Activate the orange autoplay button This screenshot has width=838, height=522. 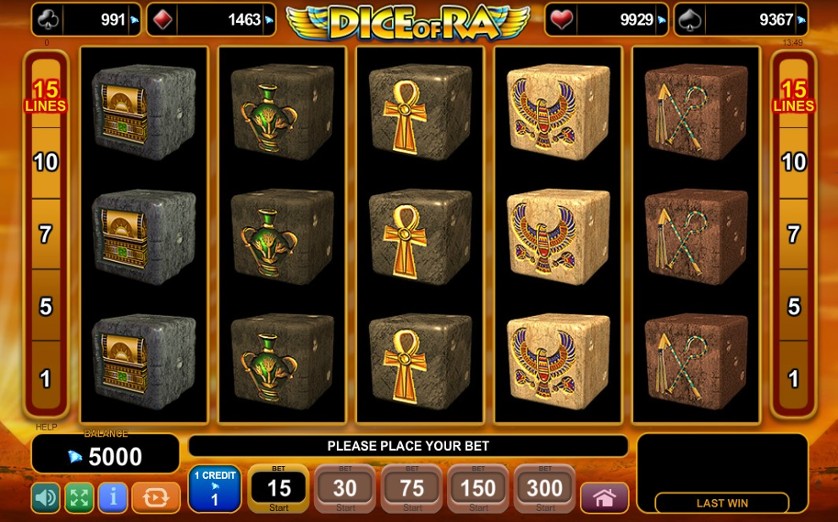point(155,497)
